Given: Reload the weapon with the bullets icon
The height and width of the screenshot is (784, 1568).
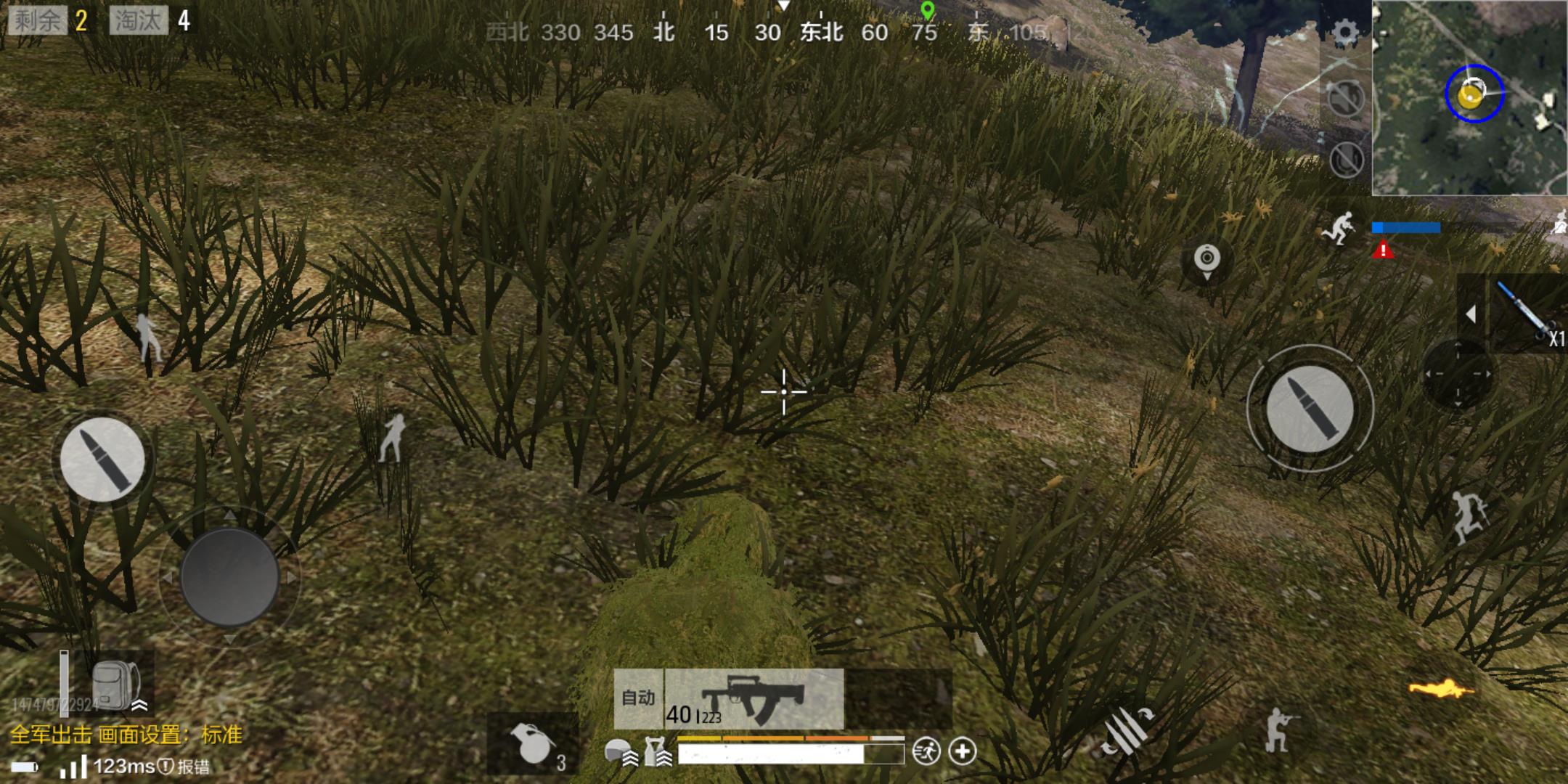Looking at the screenshot, I should [1126, 730].
